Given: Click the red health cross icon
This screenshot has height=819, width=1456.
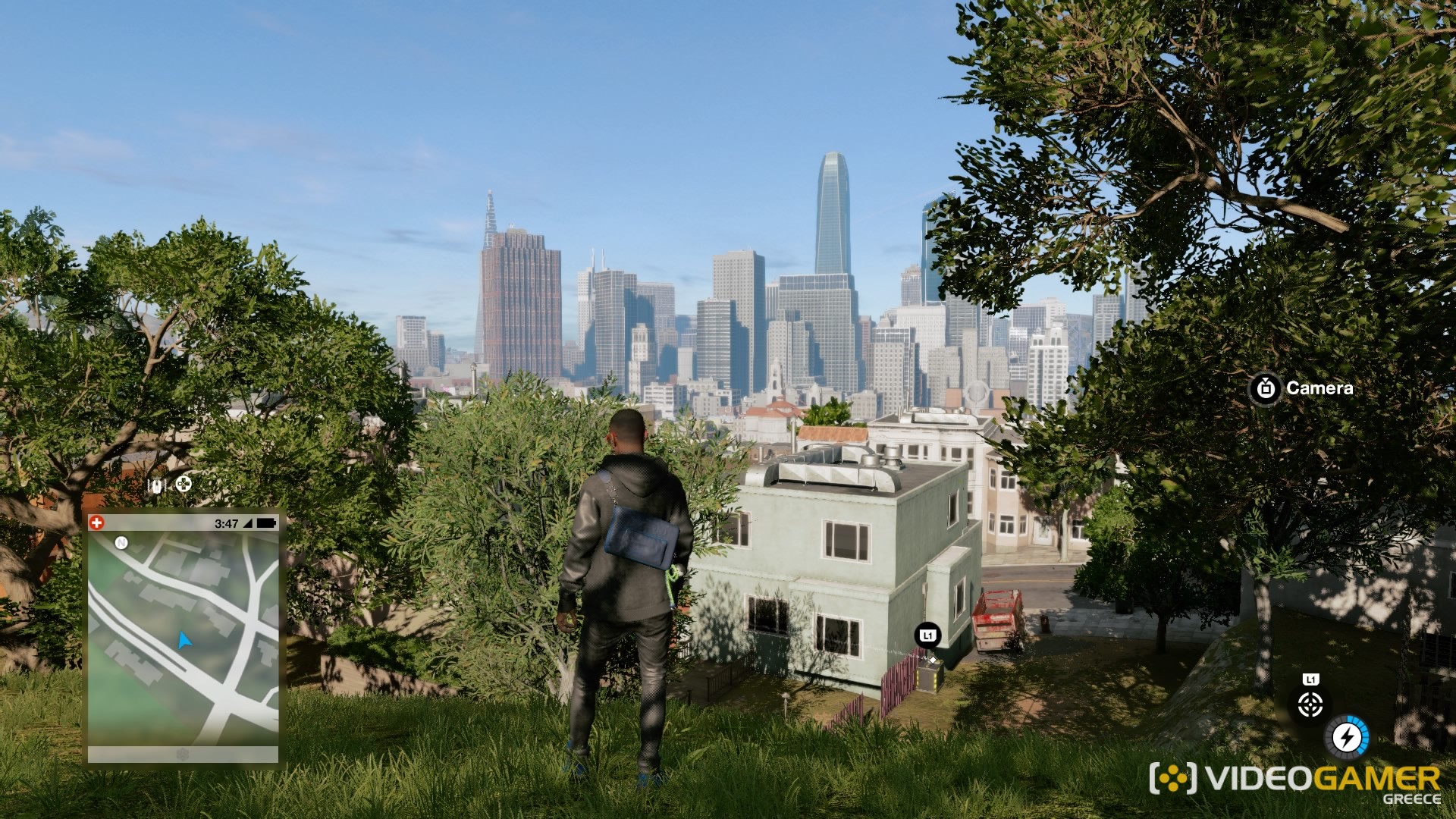Looking at the screenshot, I should tap(96, 522).
